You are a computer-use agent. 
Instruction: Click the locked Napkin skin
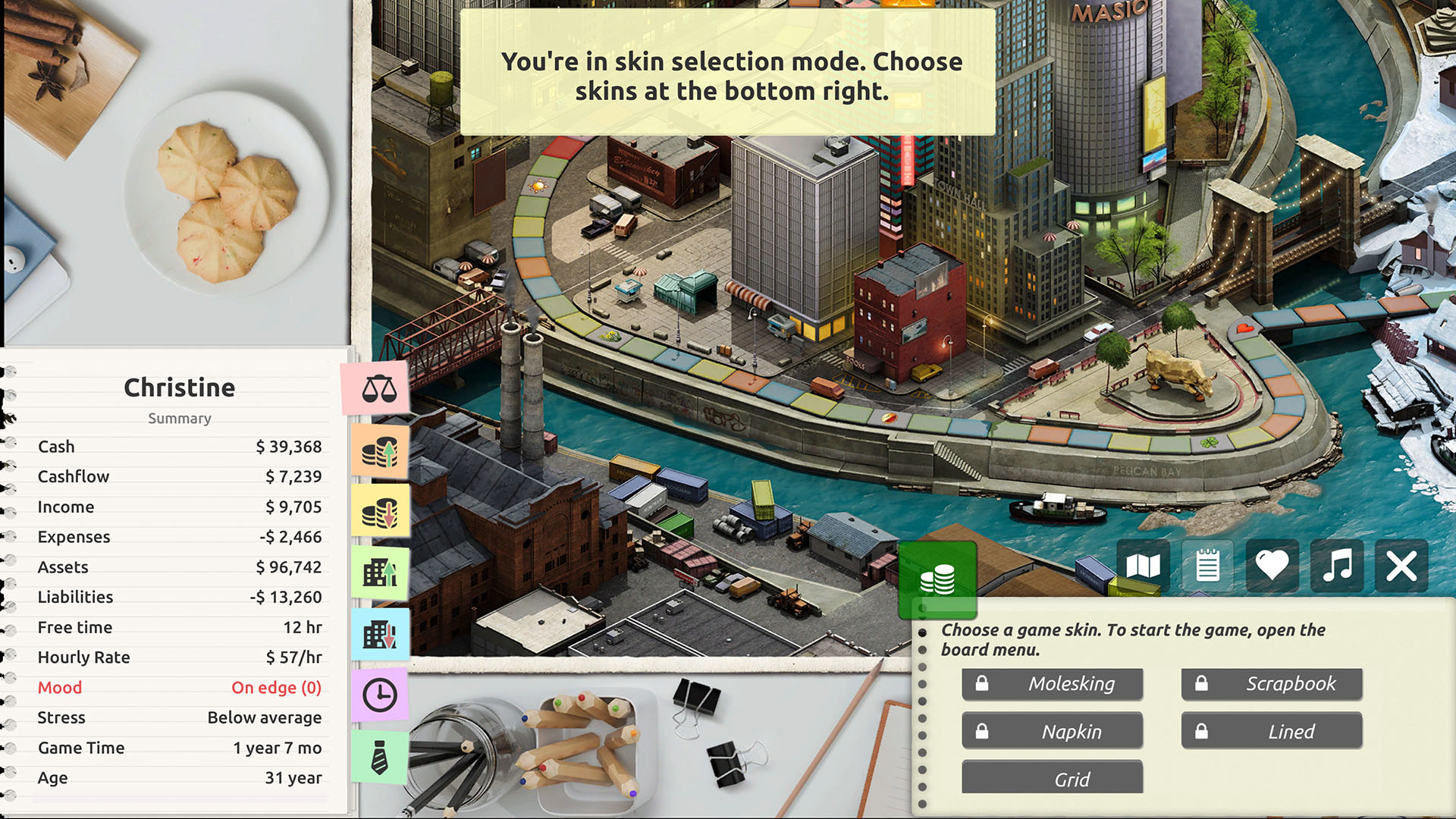[1052, 731]
